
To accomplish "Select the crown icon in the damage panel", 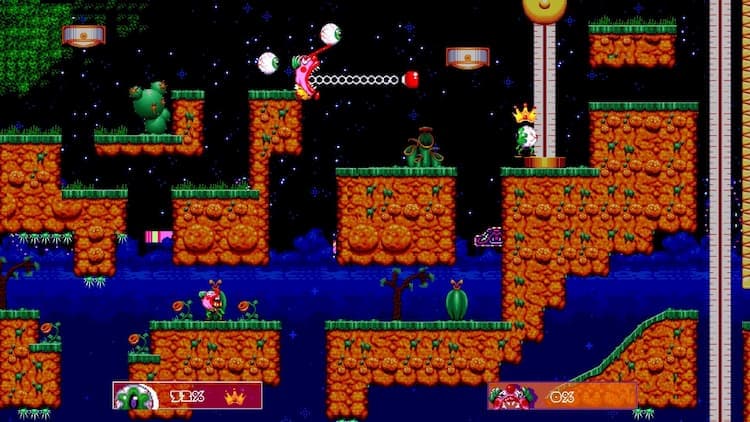I will 236,396.
